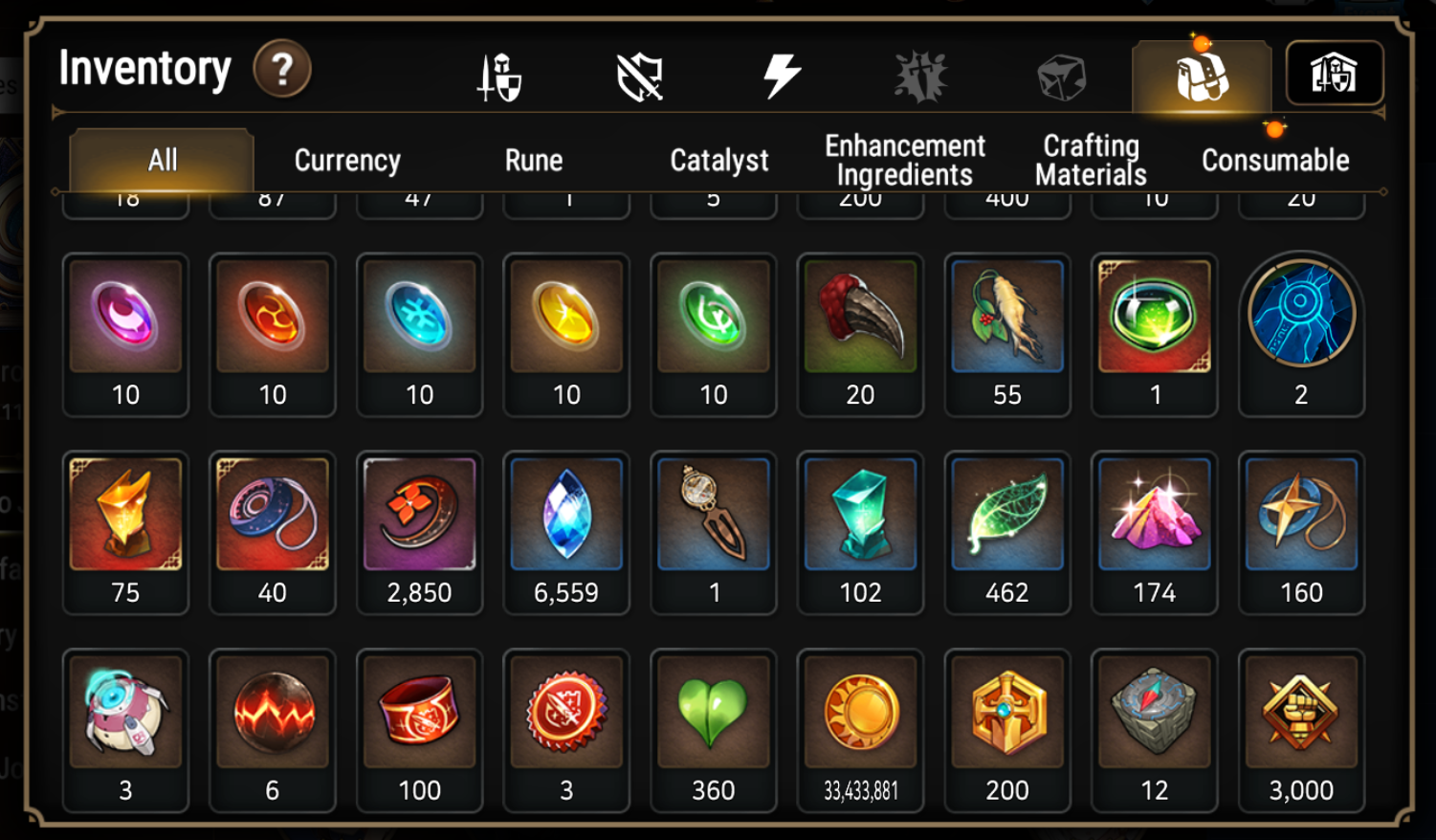Switch to the Currency tab

point(347,160)
